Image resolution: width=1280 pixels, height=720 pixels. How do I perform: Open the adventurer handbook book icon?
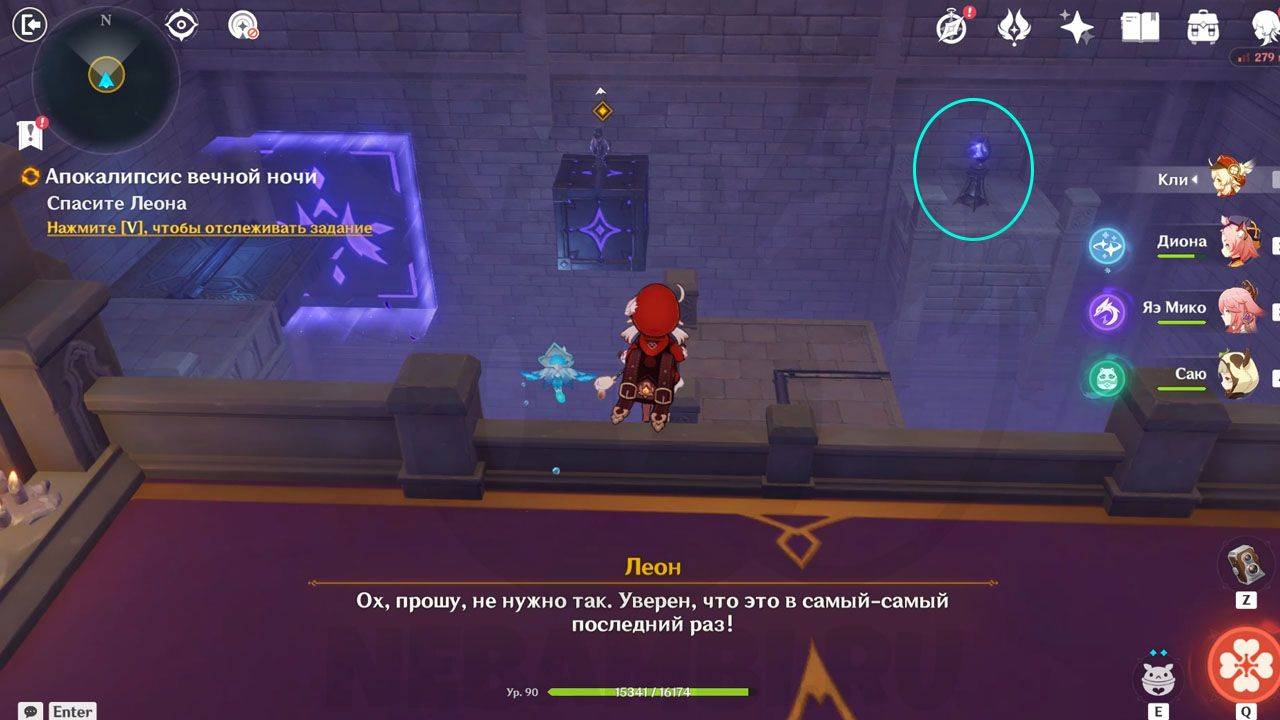(1139, 28)
